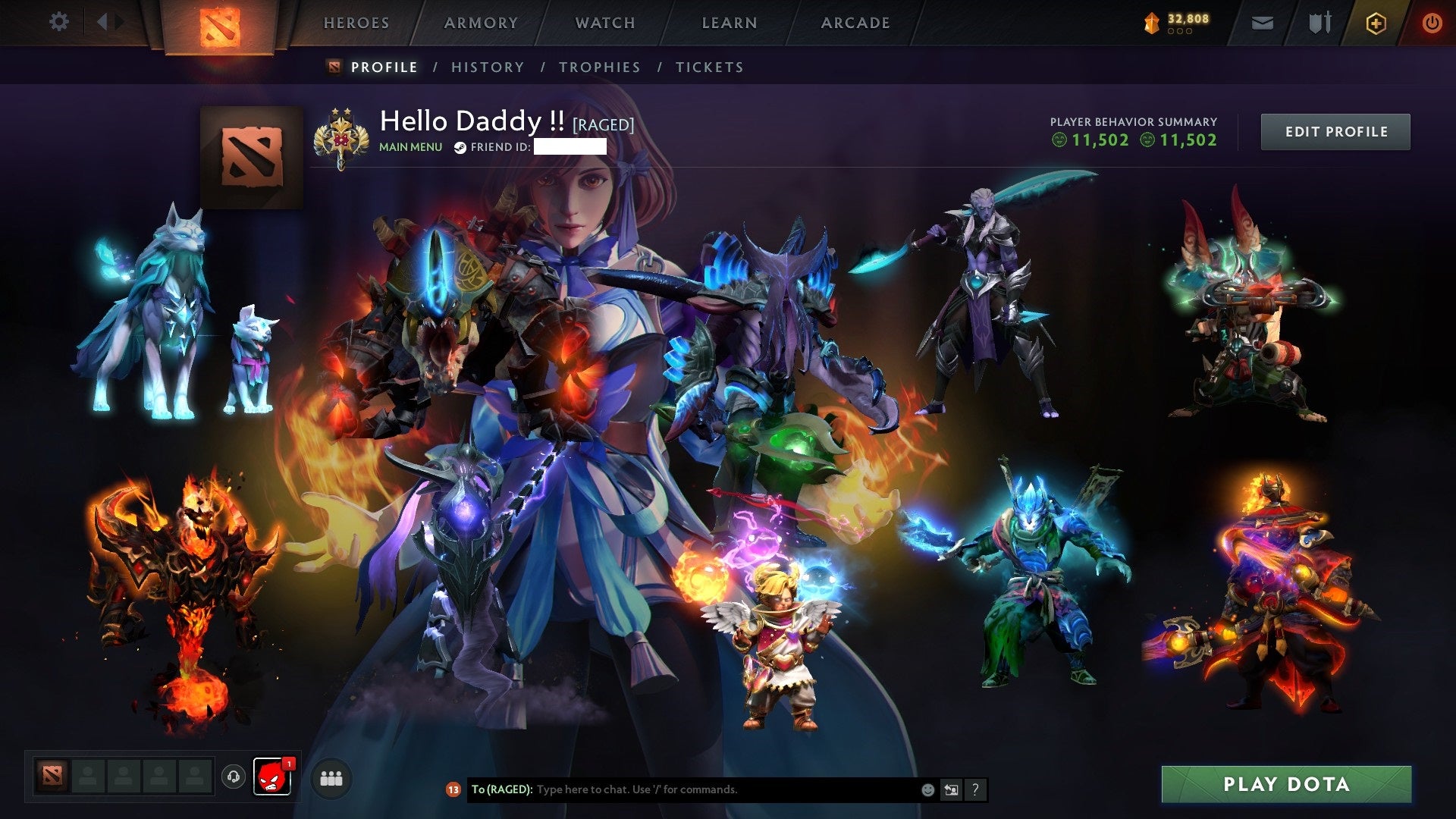Open the settings gear

click(59, 22)
